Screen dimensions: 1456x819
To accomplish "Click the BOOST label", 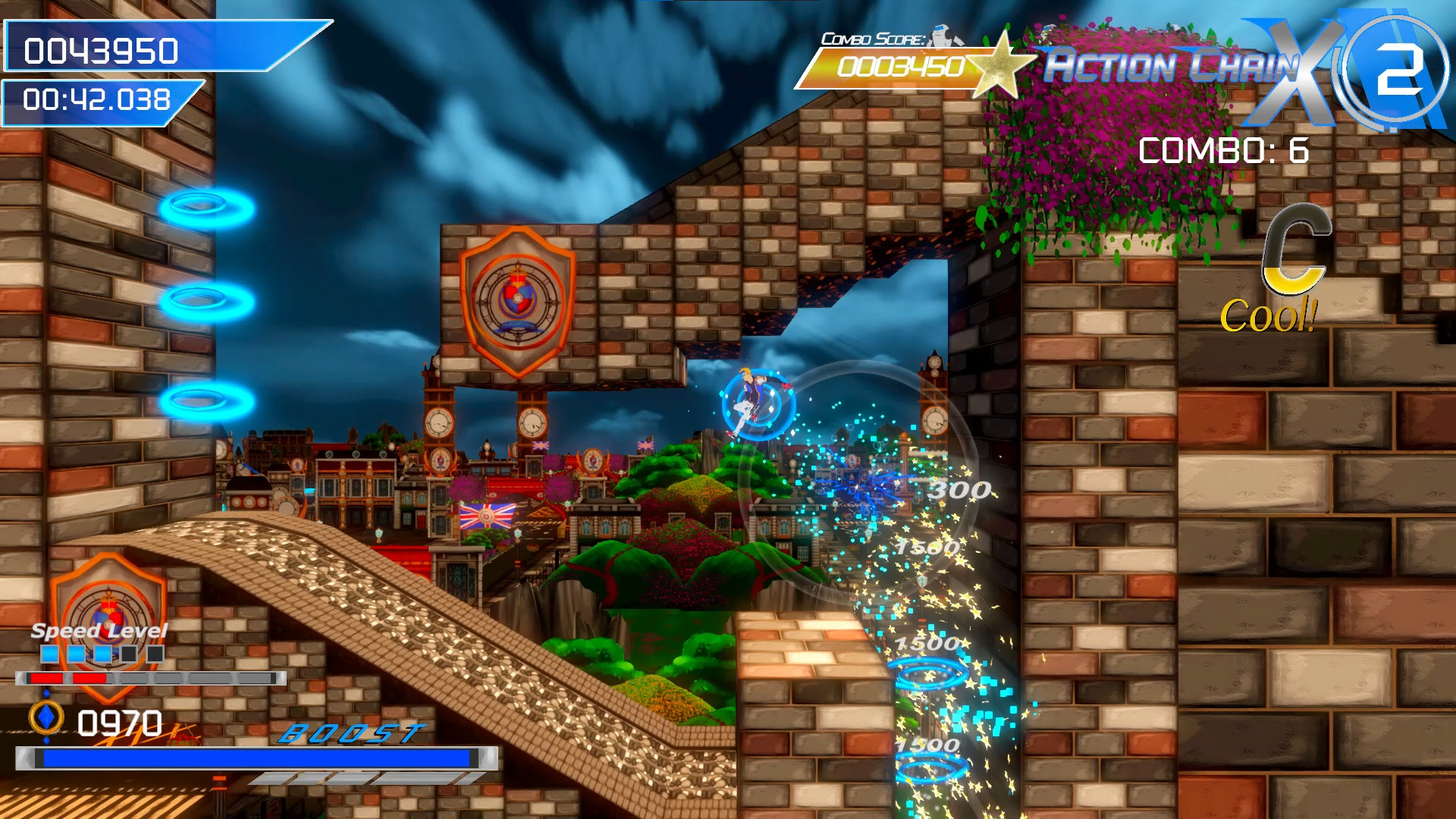I will [x=351, y=734].
